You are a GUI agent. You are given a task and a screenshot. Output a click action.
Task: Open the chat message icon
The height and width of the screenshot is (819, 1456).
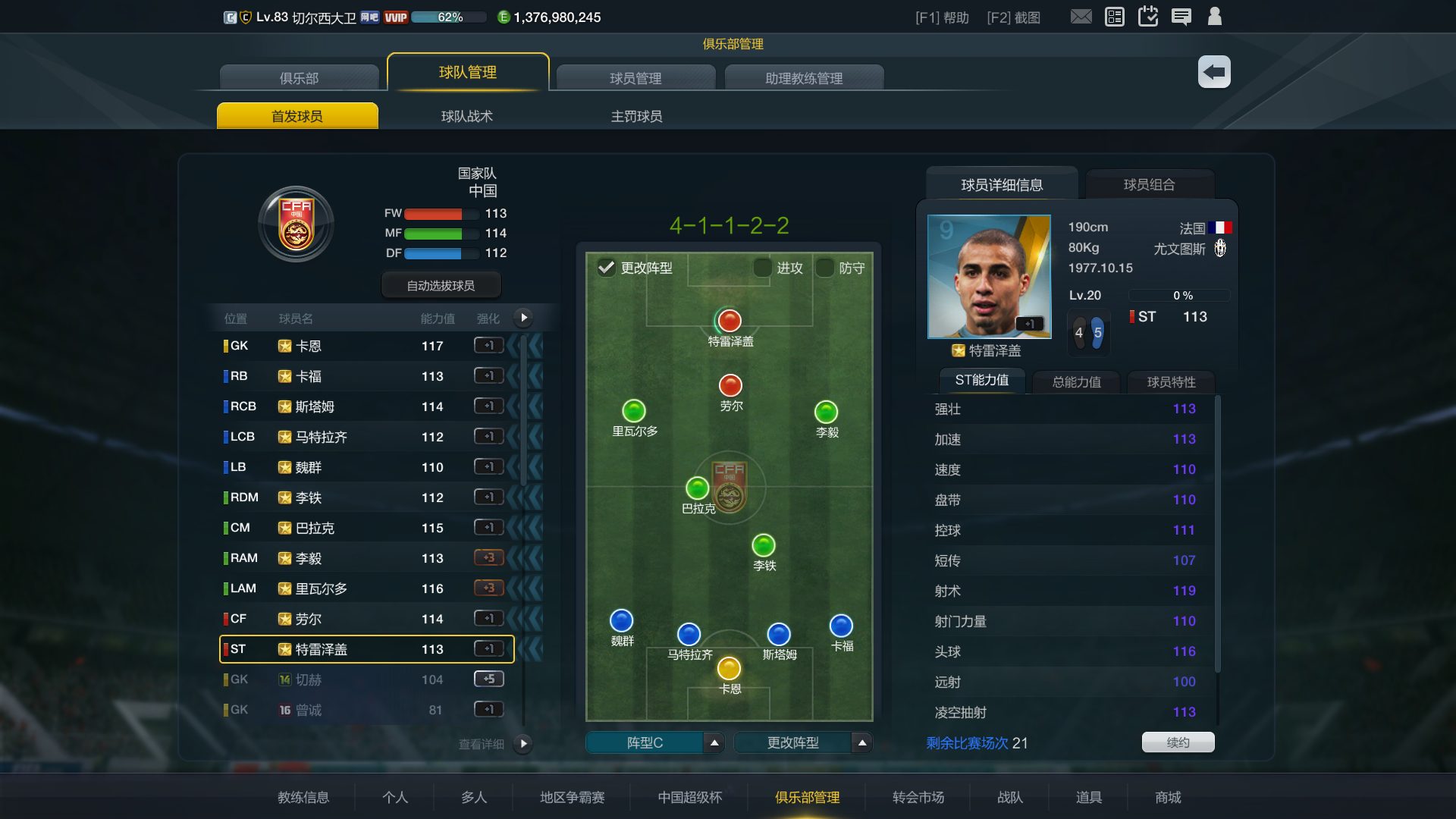tap(1181, 16)
